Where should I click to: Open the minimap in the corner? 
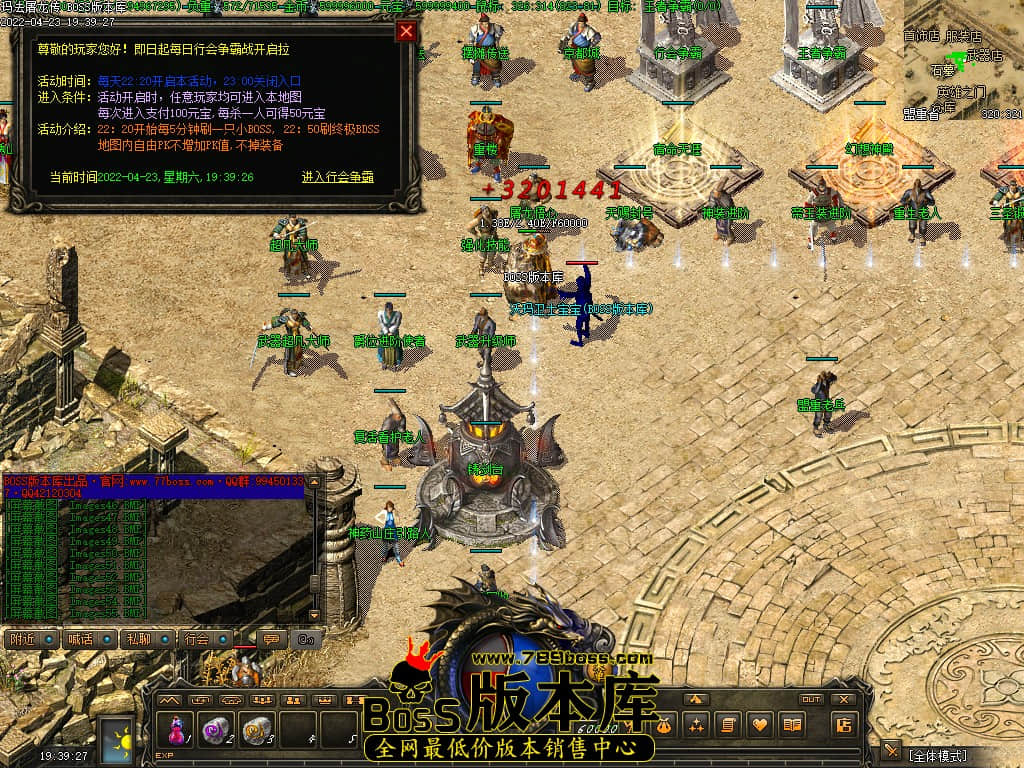pyautogui.click(x=963, y=60)
